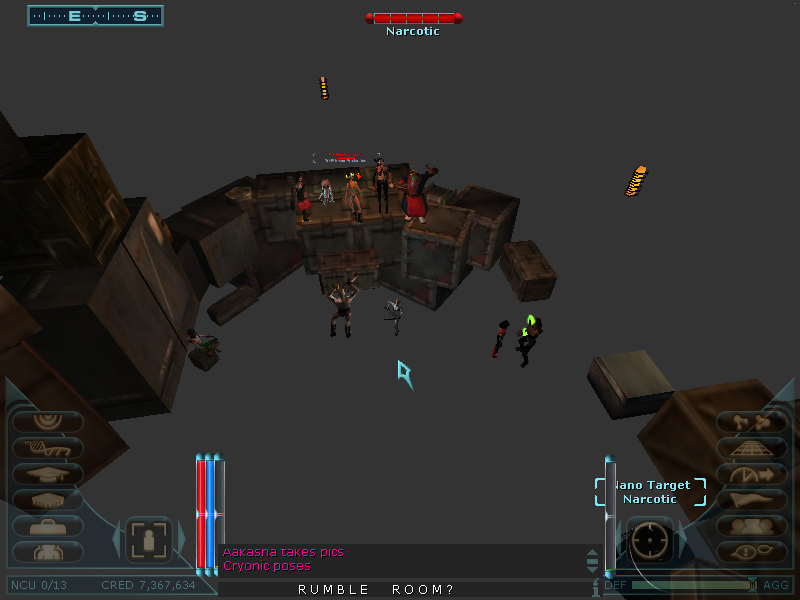Open the waving flag button
800x600 pixels.
(x=752, y=500)
